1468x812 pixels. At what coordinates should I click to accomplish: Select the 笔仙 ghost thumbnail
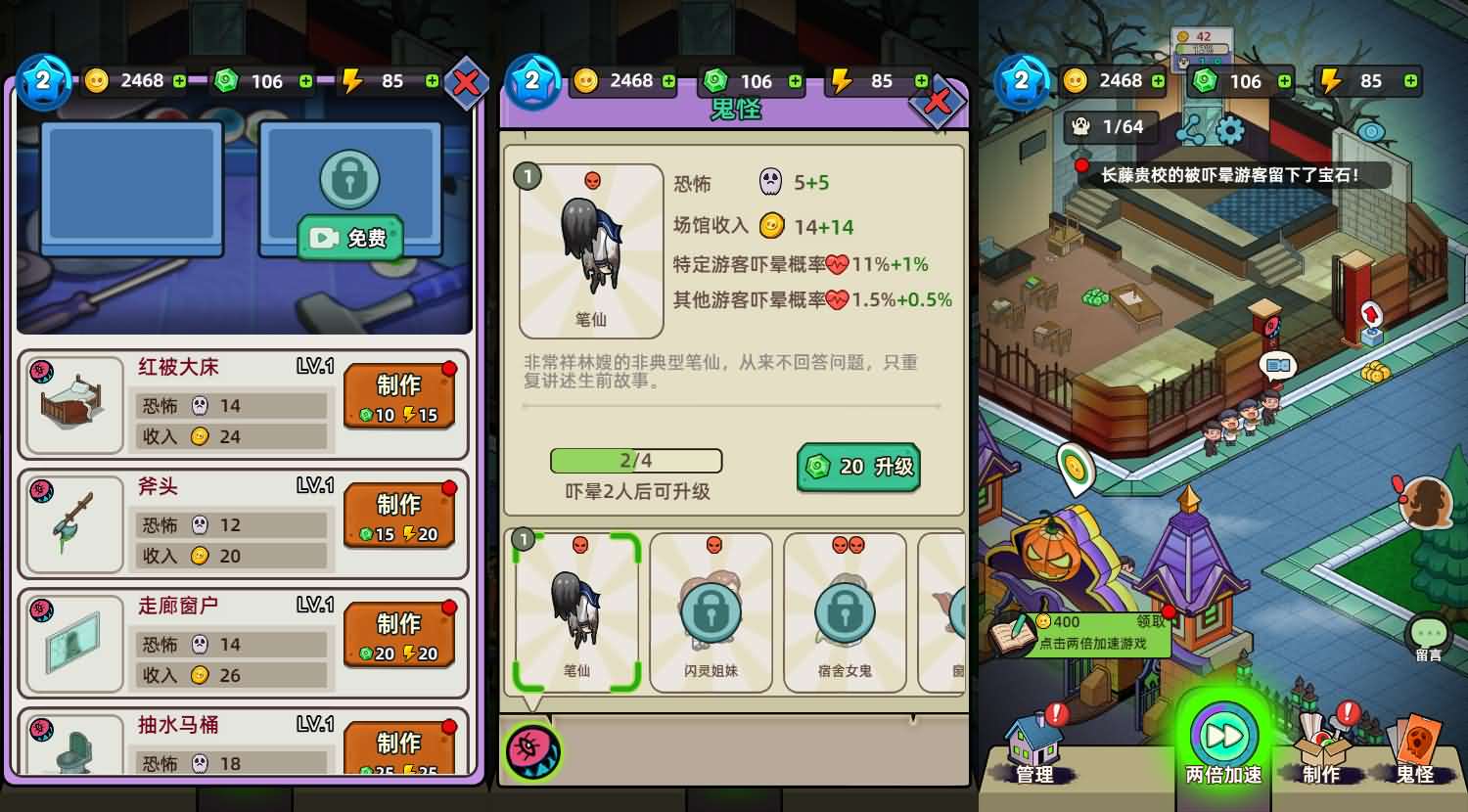(576, 612)
